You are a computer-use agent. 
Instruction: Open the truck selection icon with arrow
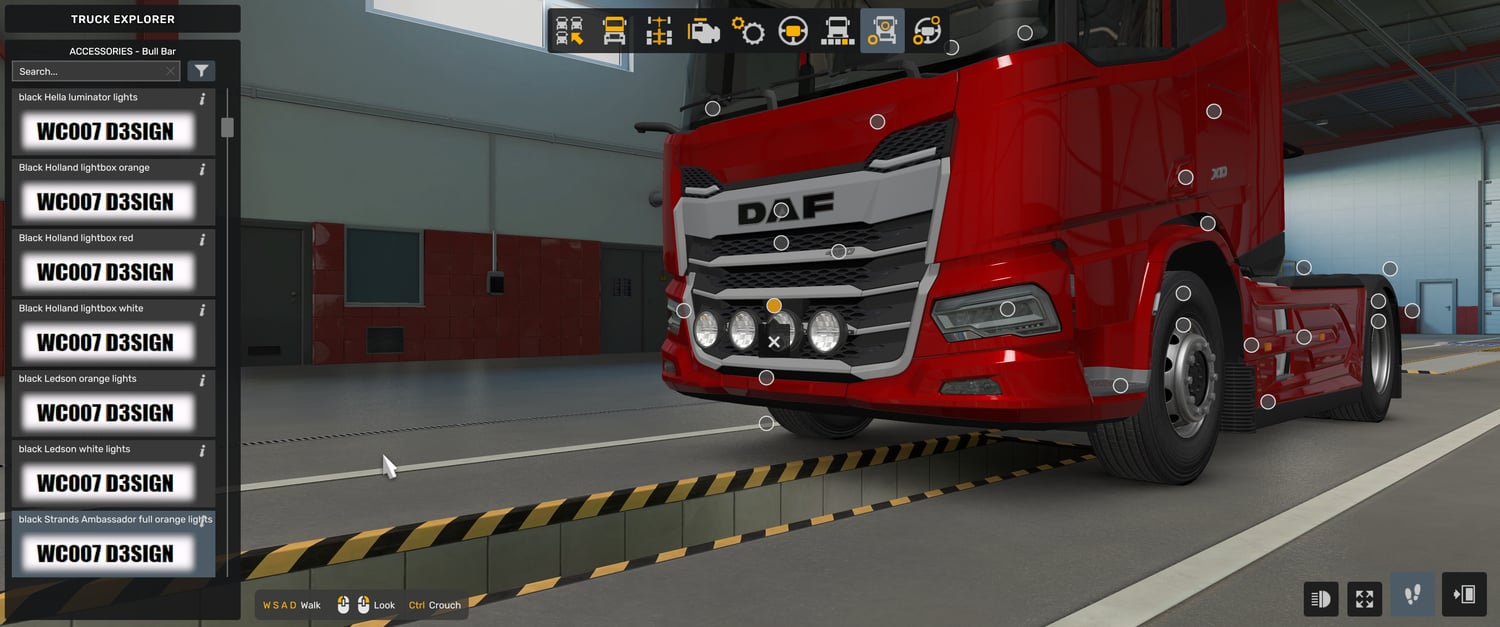570,32
